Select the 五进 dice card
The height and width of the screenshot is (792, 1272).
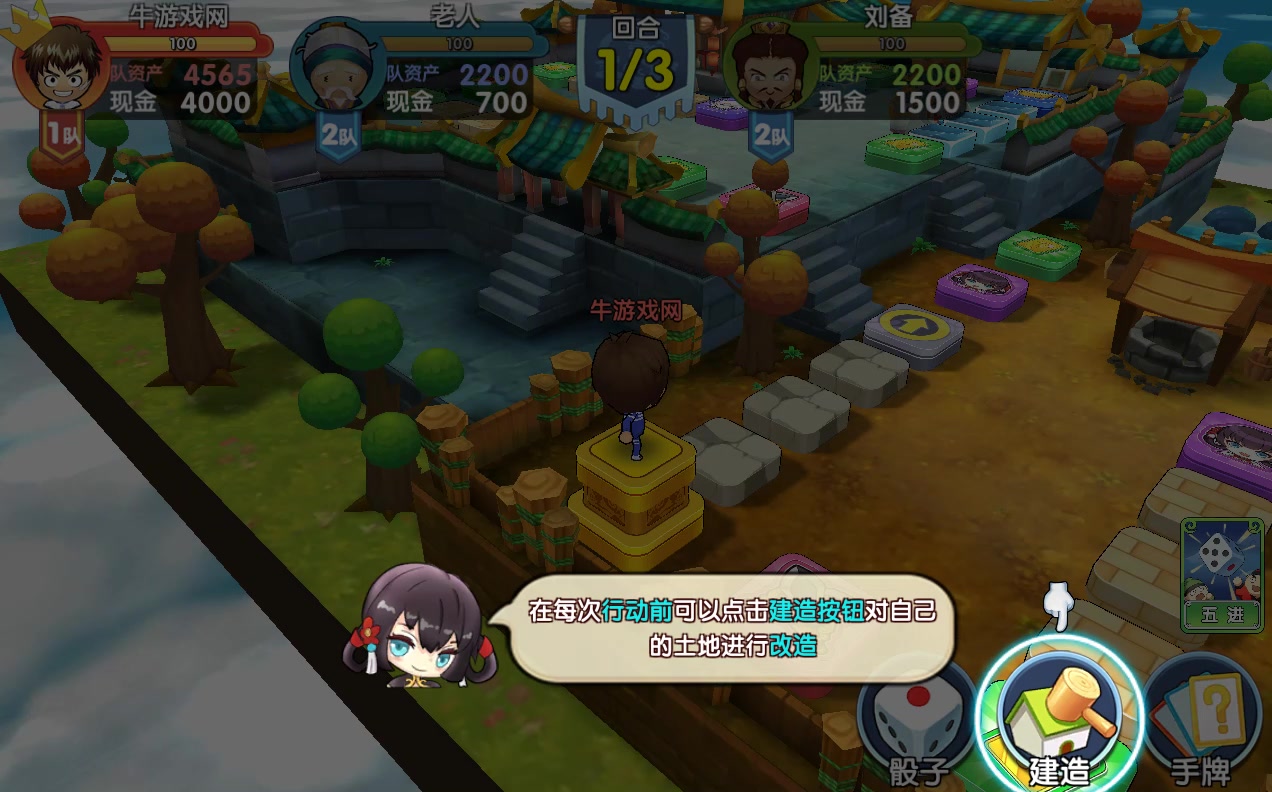1221,575
